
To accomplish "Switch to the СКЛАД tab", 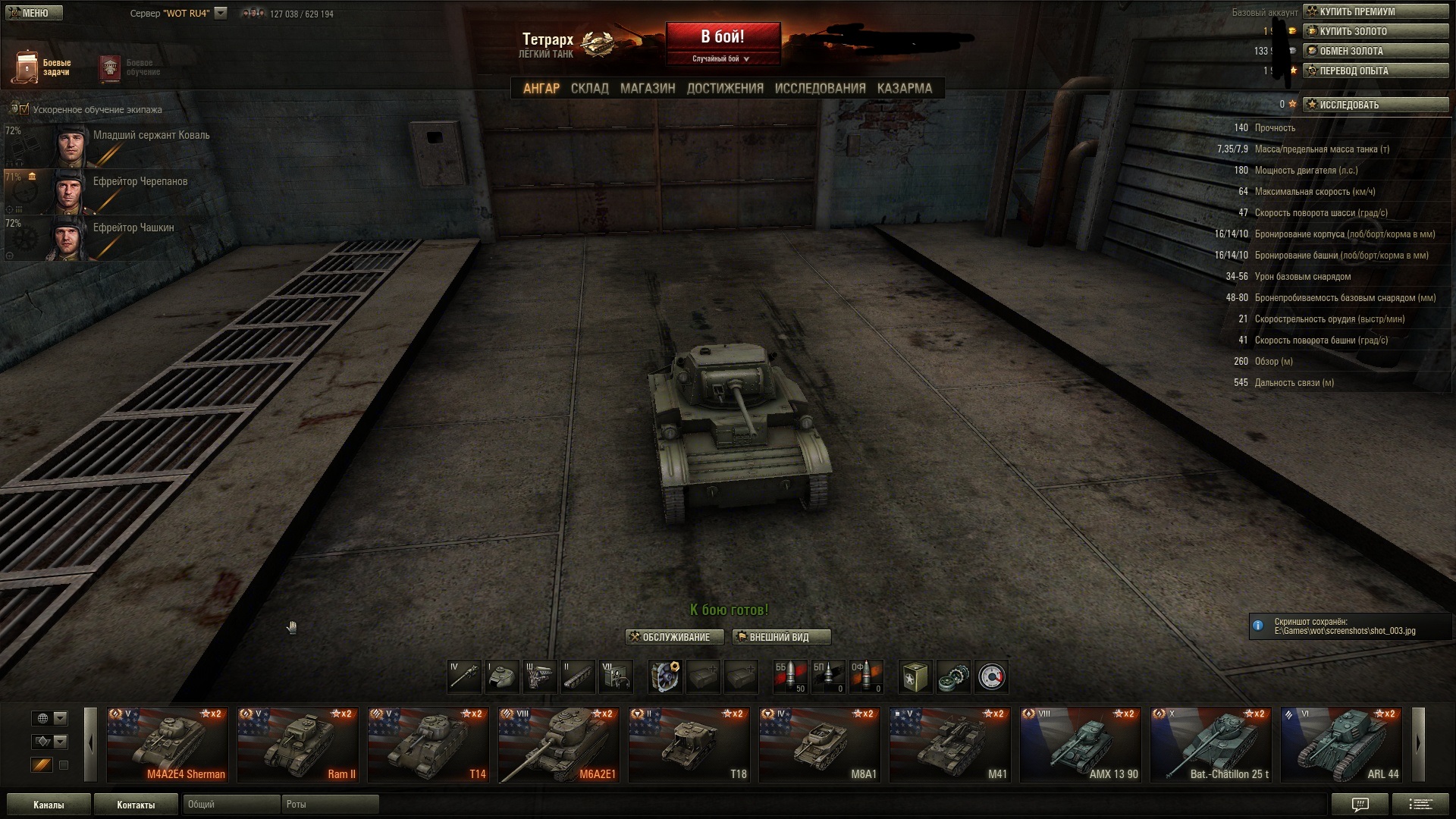I will (x=589, y=88).
